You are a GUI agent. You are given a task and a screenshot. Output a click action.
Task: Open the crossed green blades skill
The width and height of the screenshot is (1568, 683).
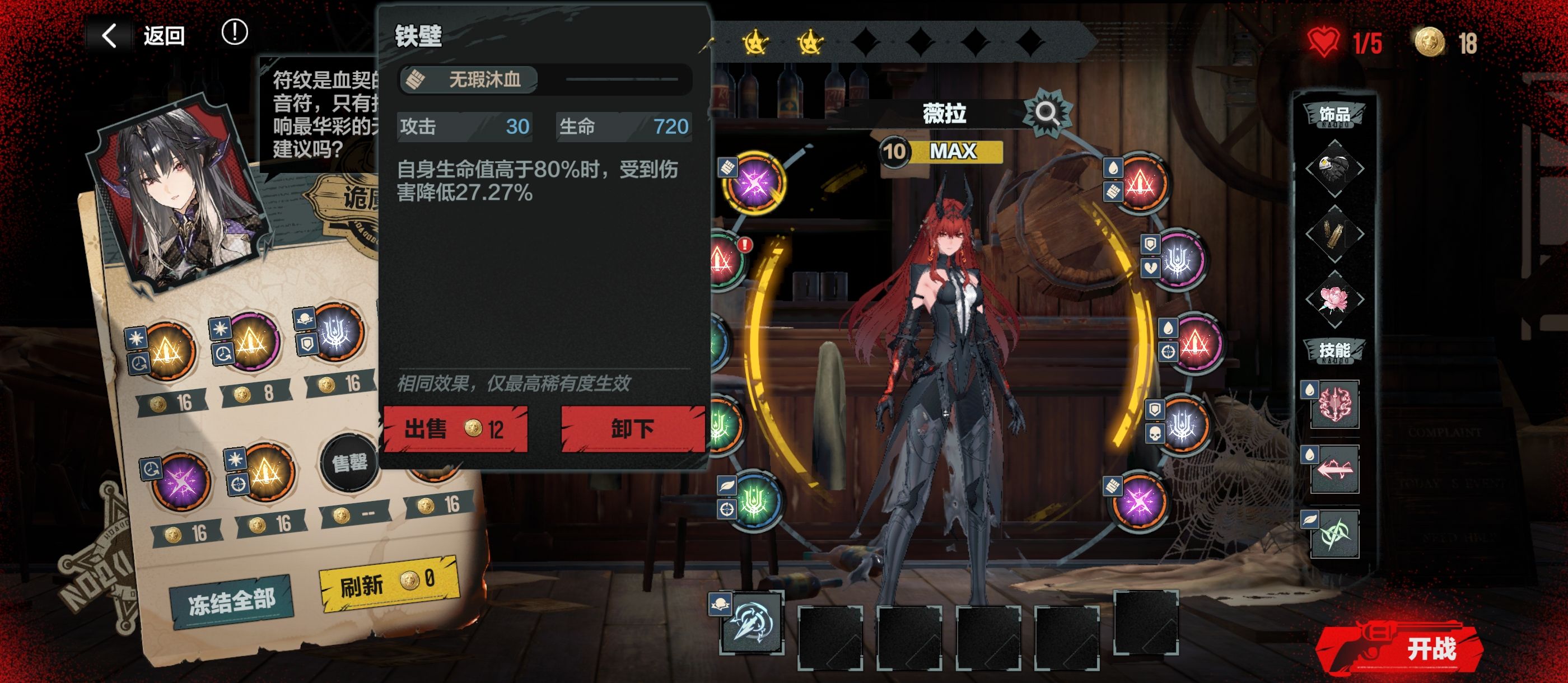coord(1334,535)
